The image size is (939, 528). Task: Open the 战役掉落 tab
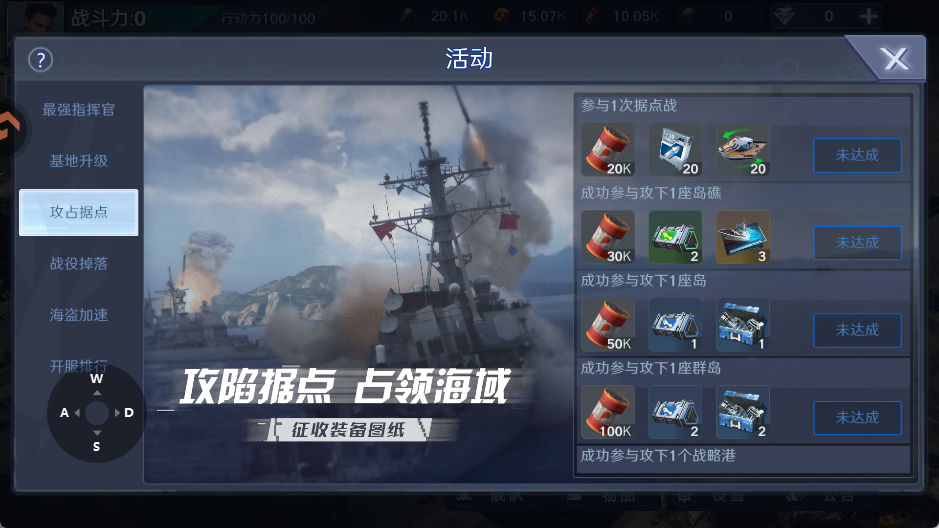(x=78, y=263)
